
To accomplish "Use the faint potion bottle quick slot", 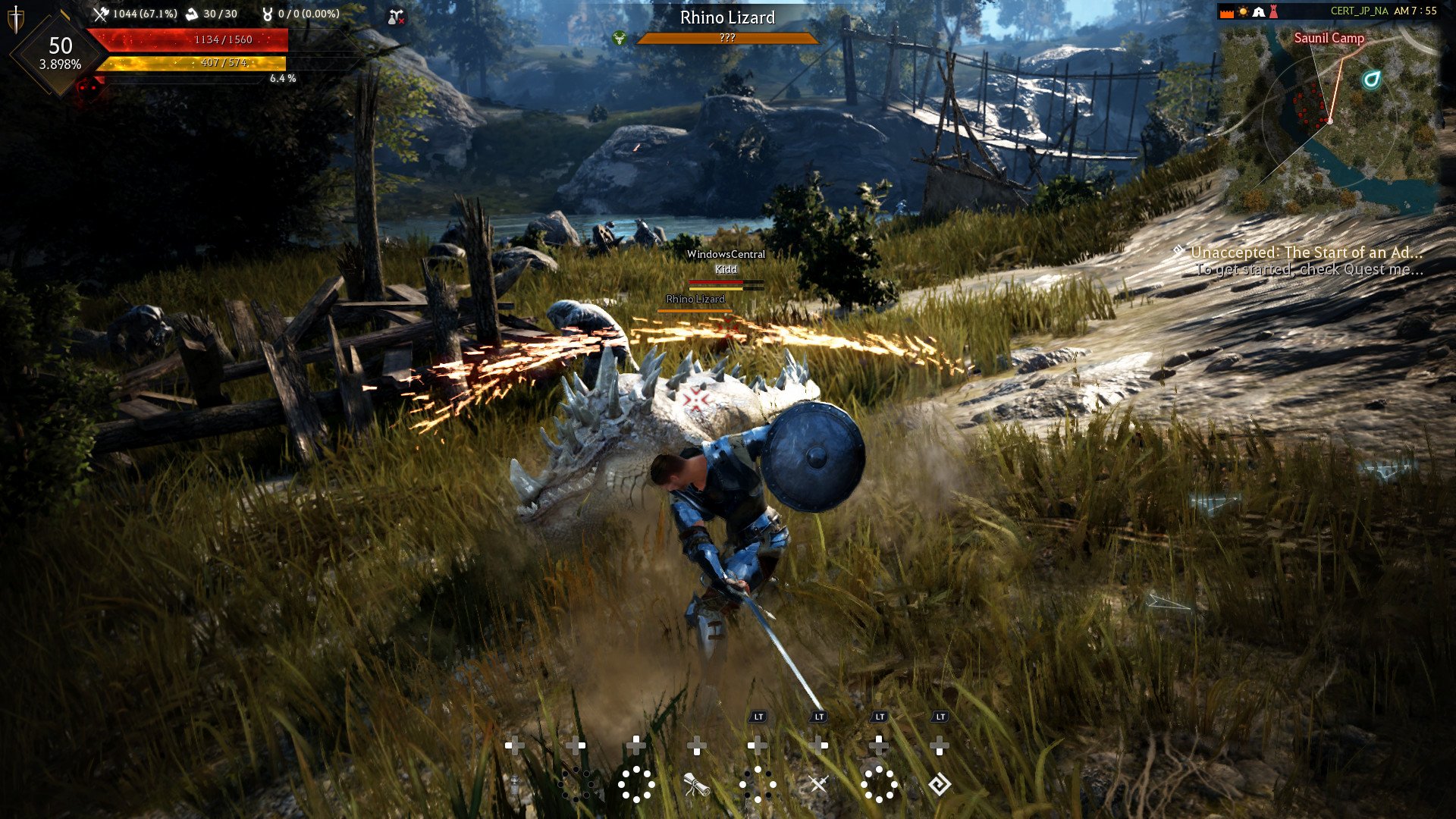I will [x=515, y=785].
